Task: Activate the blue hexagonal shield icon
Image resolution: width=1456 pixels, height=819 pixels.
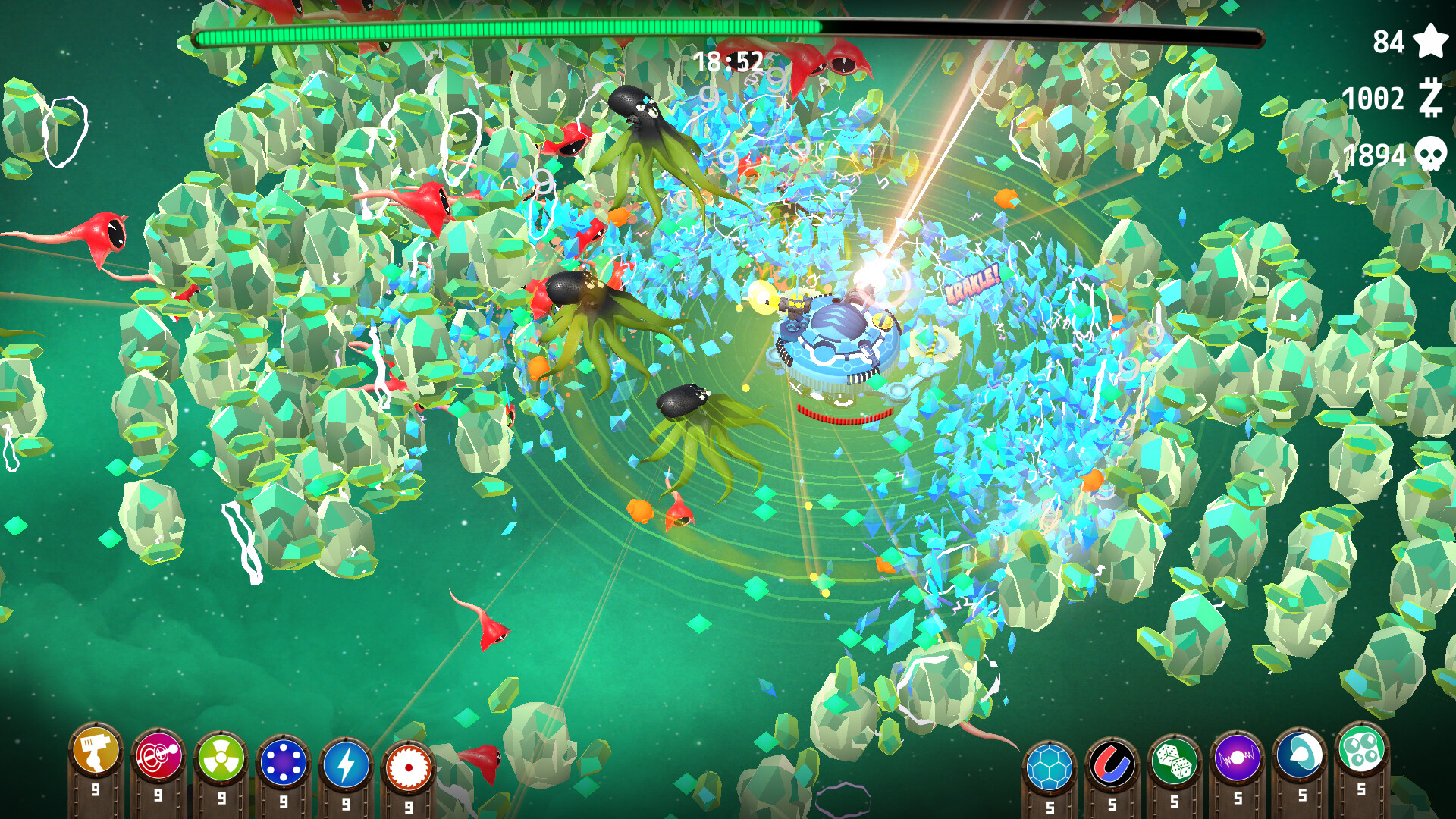Action: coord(1049,766)
